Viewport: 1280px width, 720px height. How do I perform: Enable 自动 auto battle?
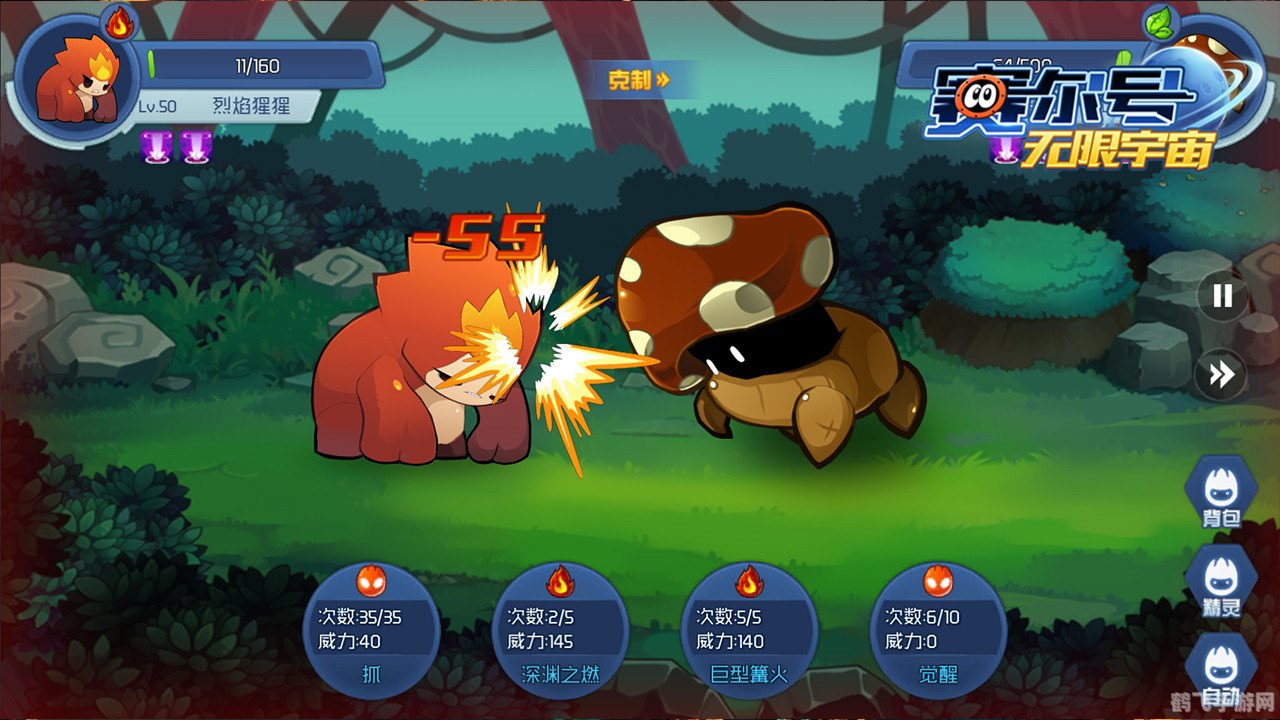tap(1221, 670)
